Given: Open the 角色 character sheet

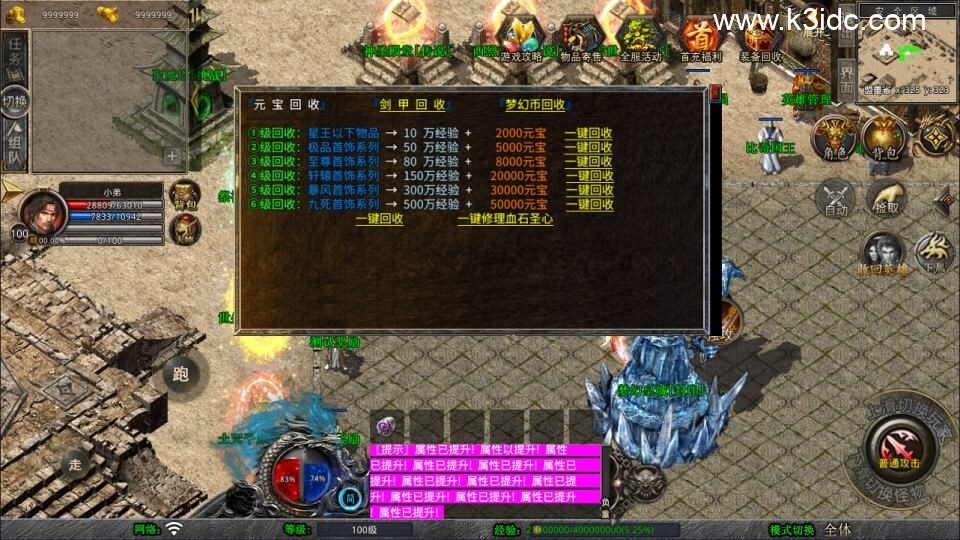Looking at the screenshot, I should pos(833,139).
